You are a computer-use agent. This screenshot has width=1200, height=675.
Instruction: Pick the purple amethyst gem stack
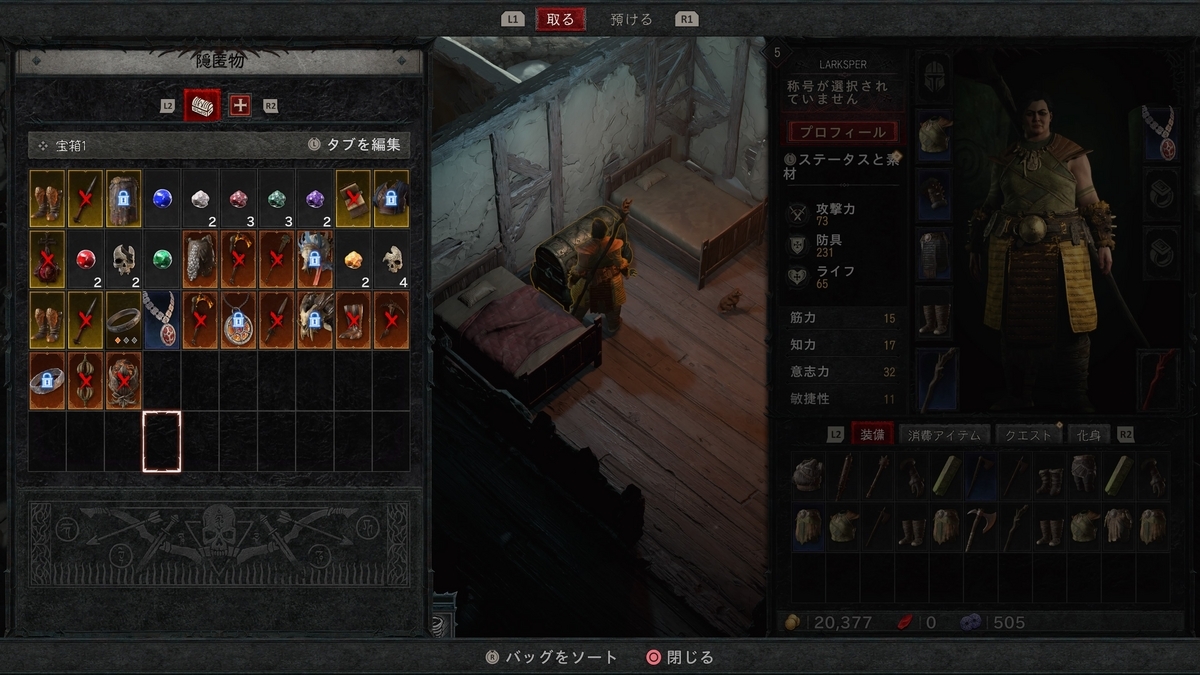click(x=315, y=198)
